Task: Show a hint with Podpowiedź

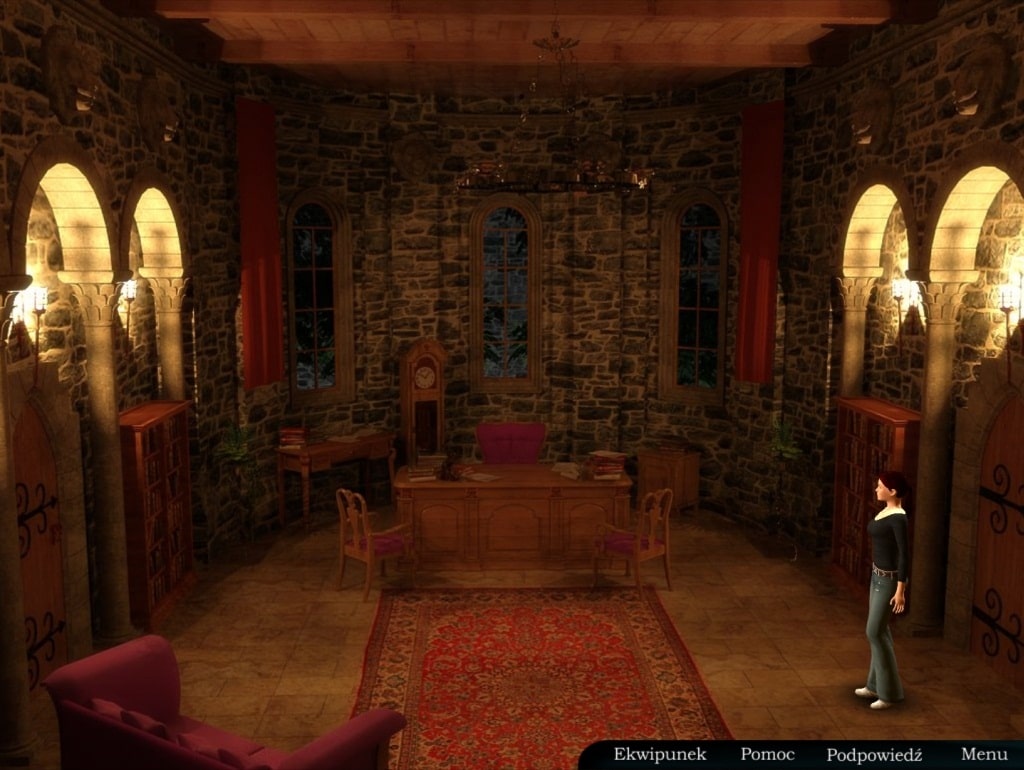Action: pos(874,755)
